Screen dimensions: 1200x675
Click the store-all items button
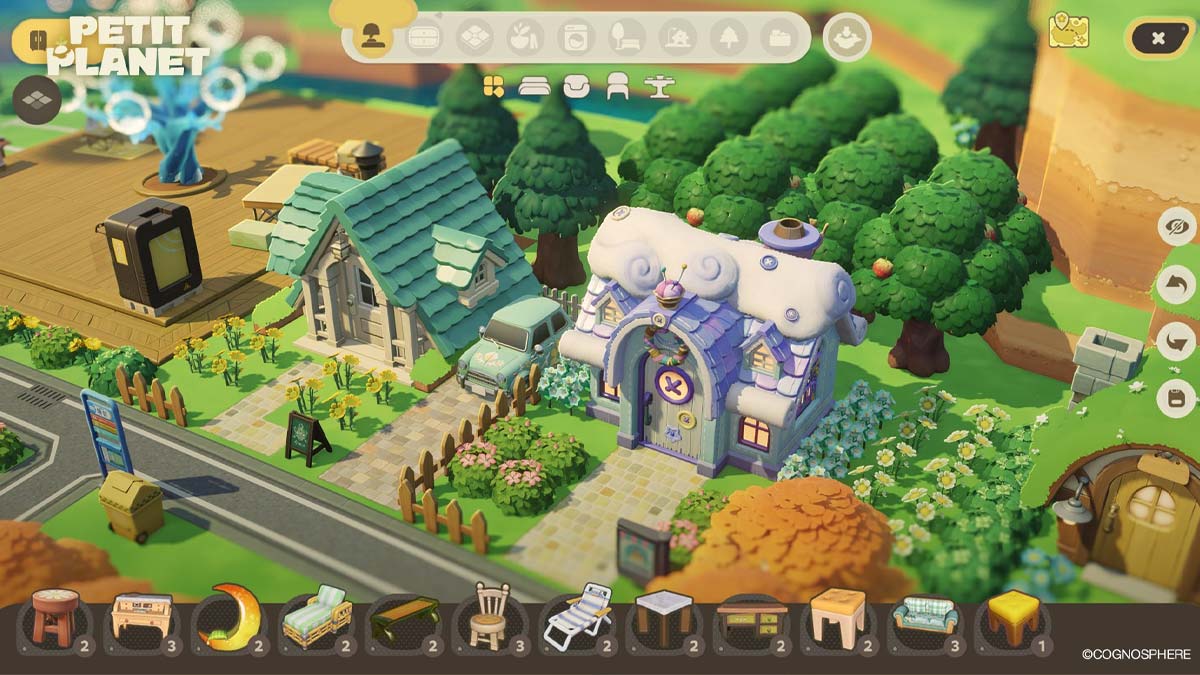[x=847, y=38]
